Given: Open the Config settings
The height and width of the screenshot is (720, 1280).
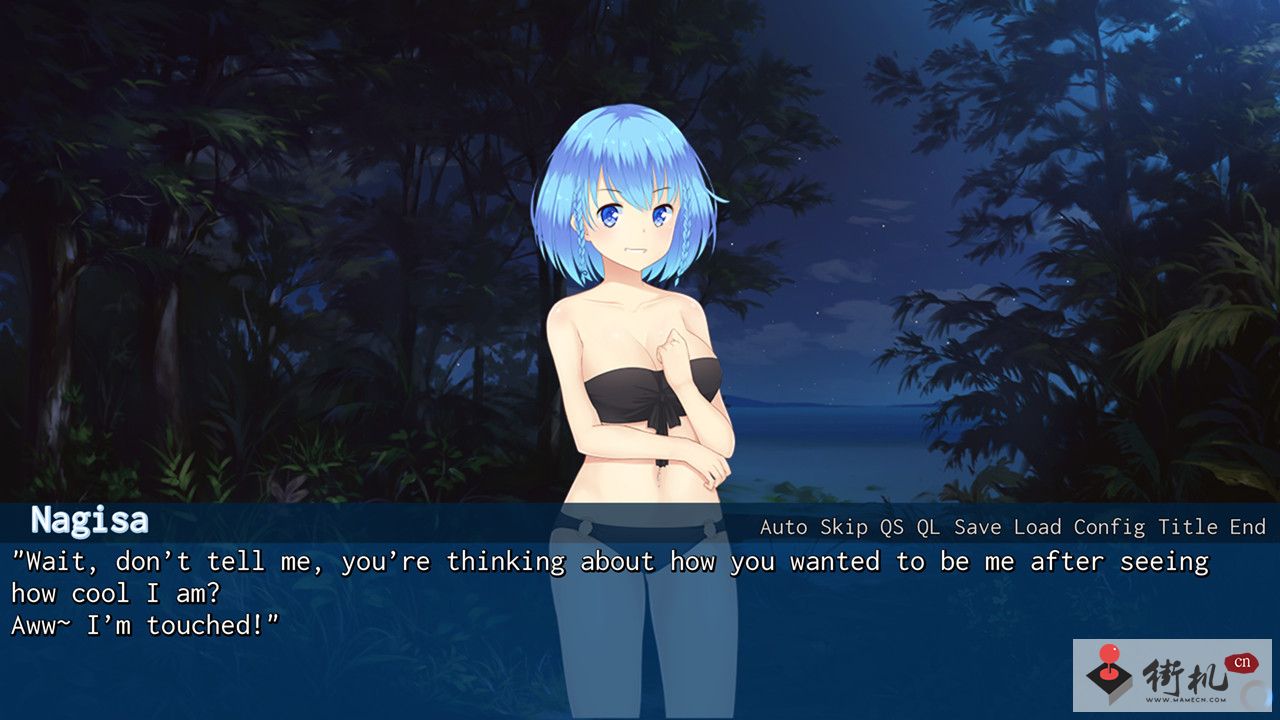Looking at the screenshot, I should pos(1109,527).
